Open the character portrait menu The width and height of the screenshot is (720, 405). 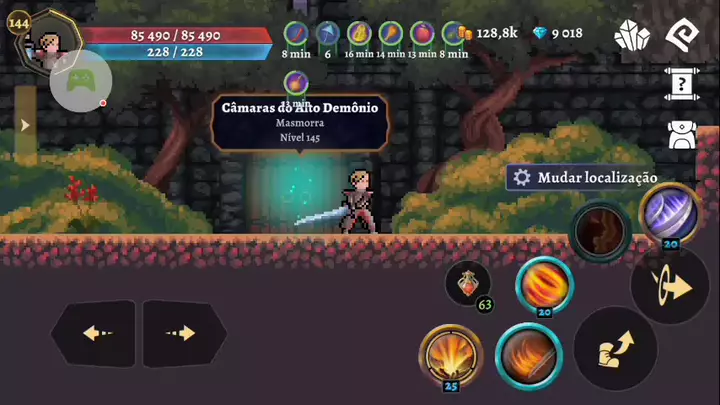[x=45, y=47]
